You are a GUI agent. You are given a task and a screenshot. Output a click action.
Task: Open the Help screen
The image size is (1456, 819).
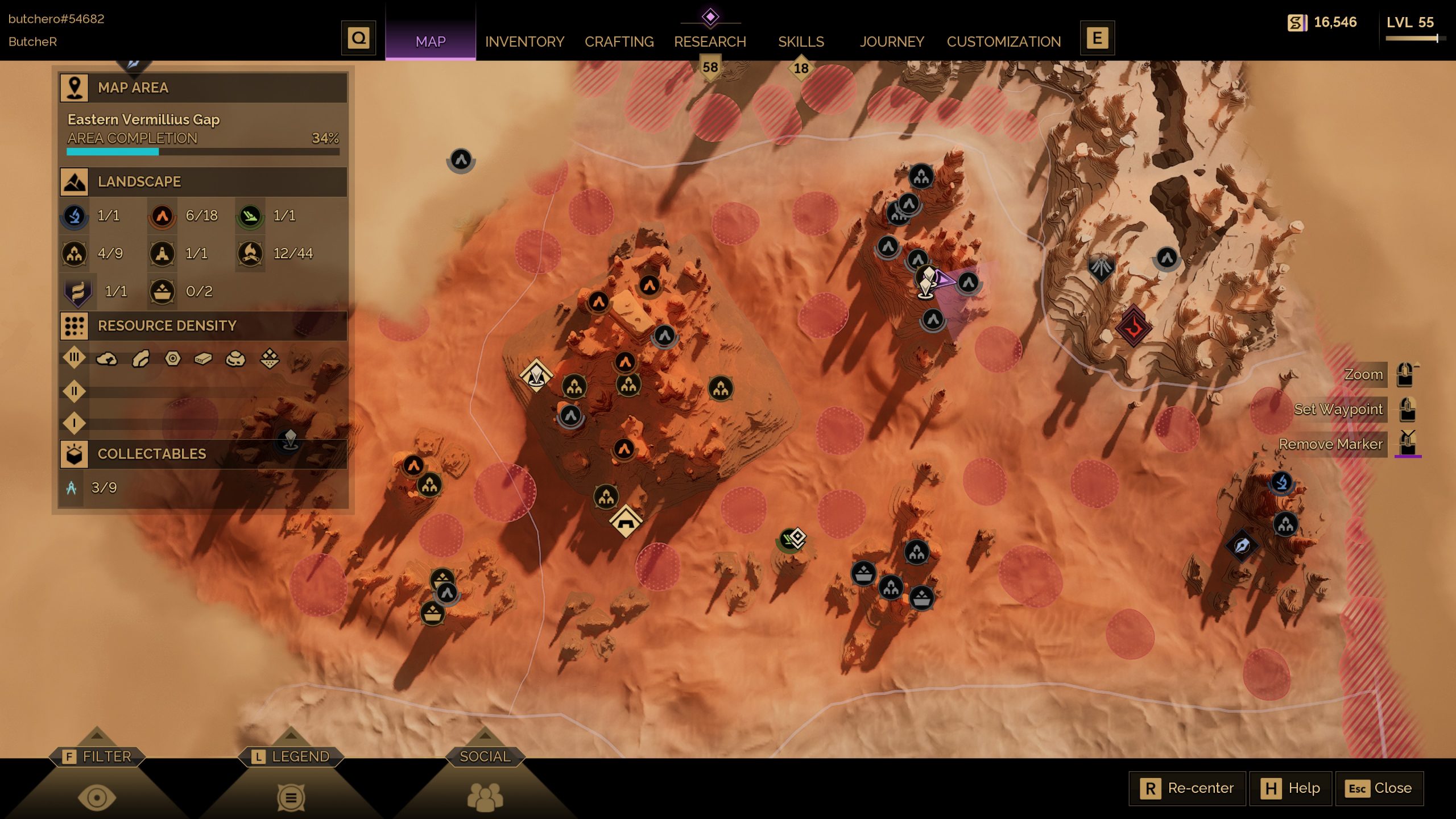(x=1290, y=788)
